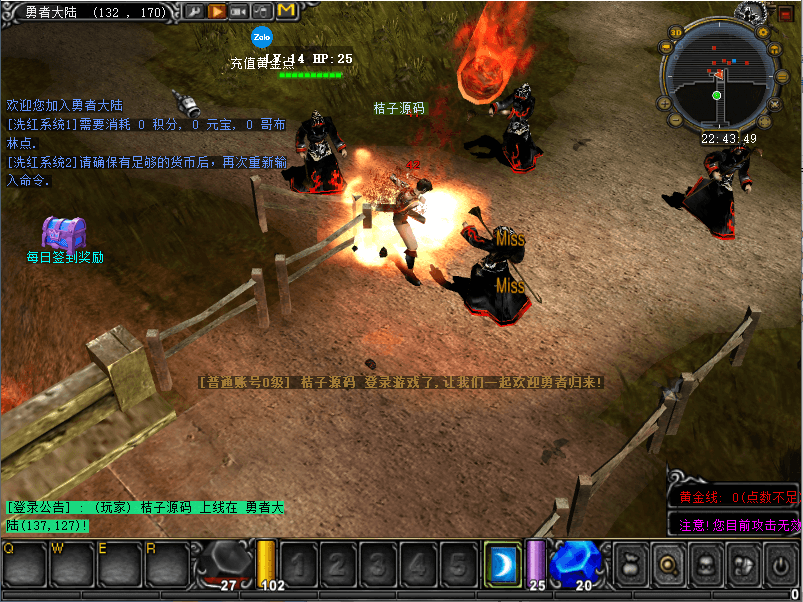Open the Zalo chat overlay bubble
The height and width of the screenshot is (602, 803).
pos(263,37)
